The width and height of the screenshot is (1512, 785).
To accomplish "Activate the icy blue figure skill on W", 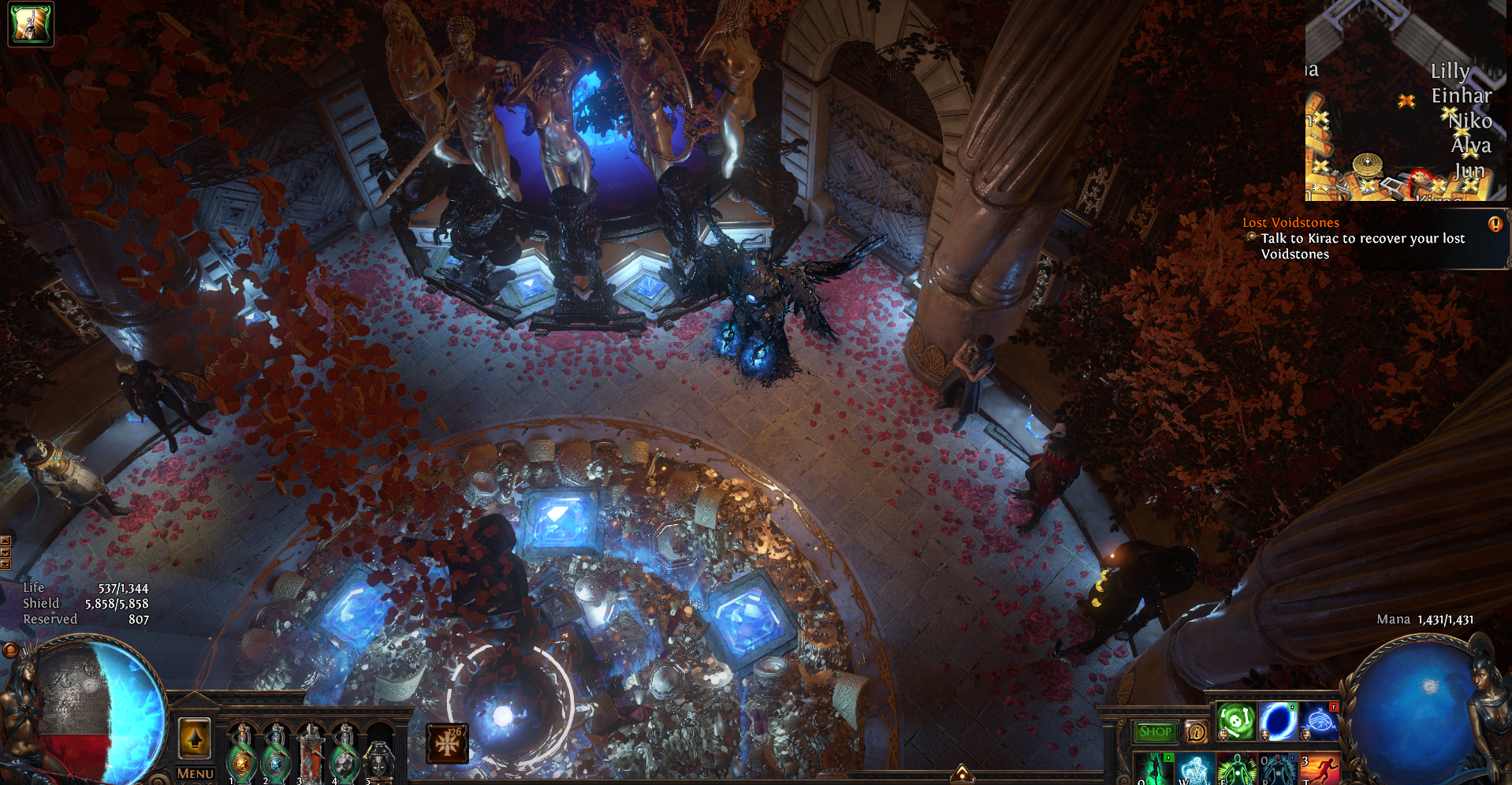I will coord(1195,770).
